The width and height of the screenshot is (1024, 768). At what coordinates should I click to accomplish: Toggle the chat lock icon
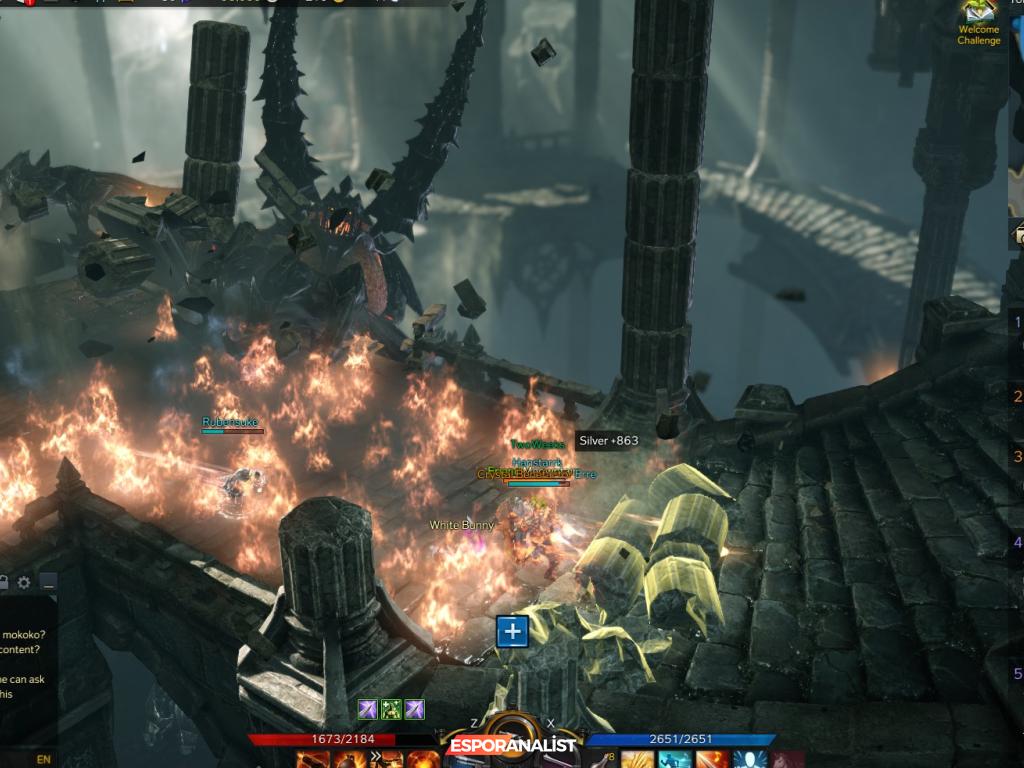coord(4,582)
